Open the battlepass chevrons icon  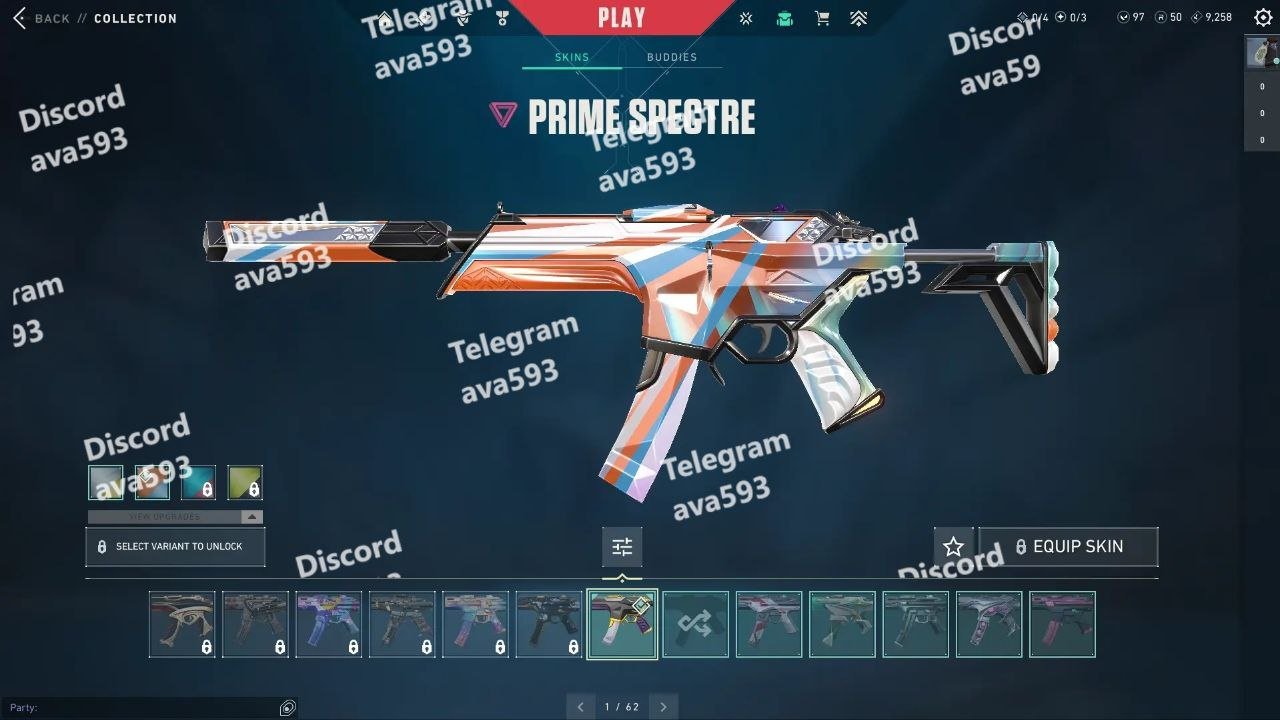click(x=858, y=18)
